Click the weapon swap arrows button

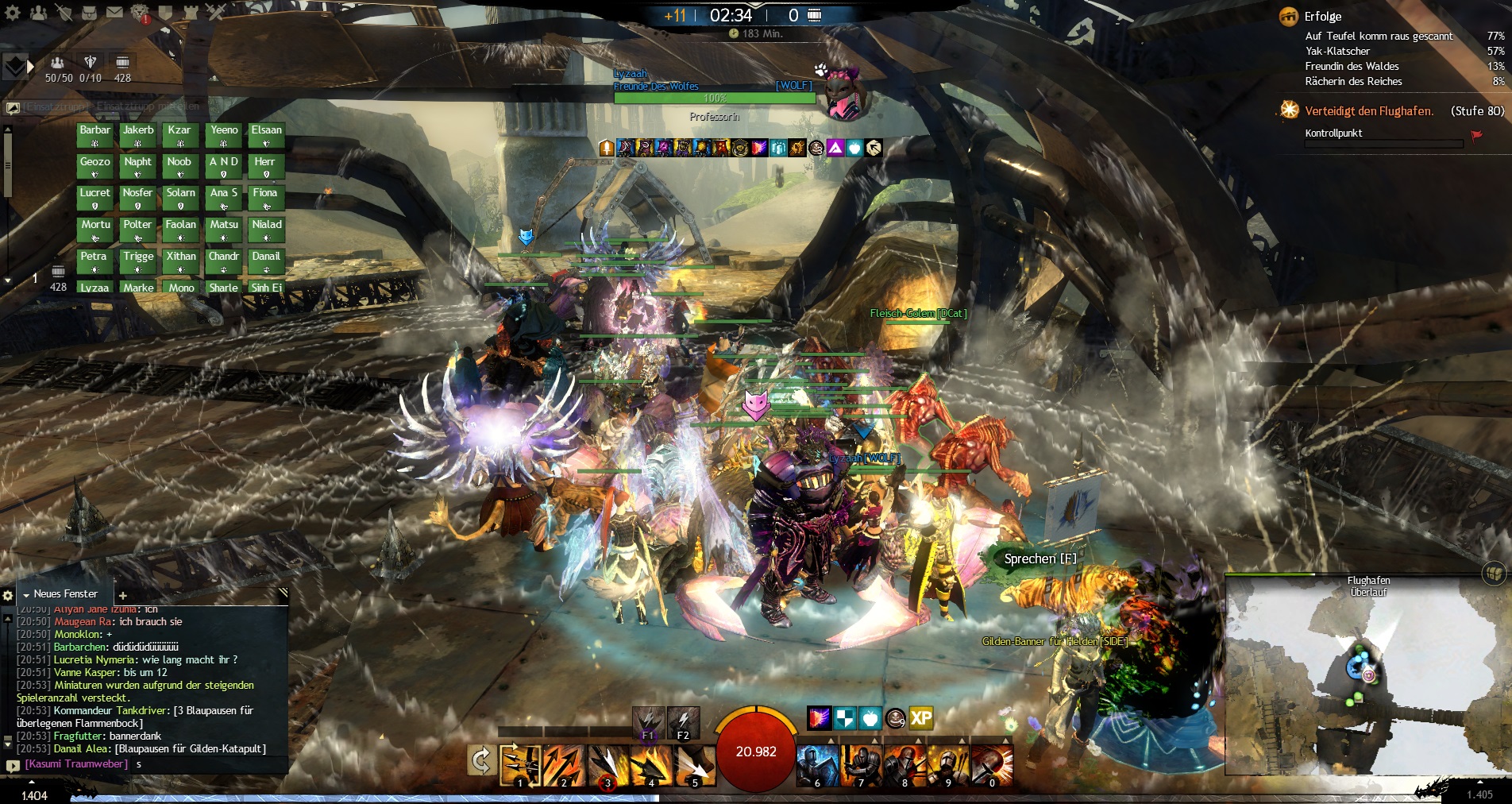click(x=480, y=761)
